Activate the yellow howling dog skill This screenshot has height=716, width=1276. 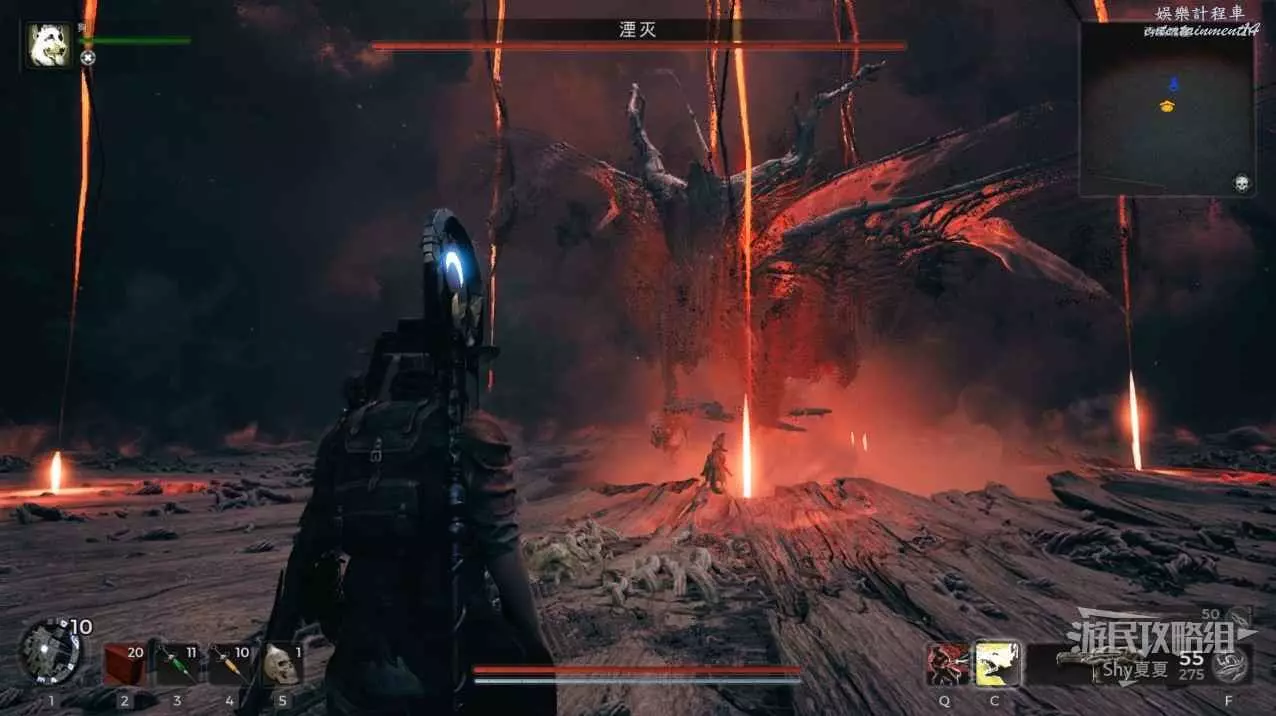click(x=997, y=664)
